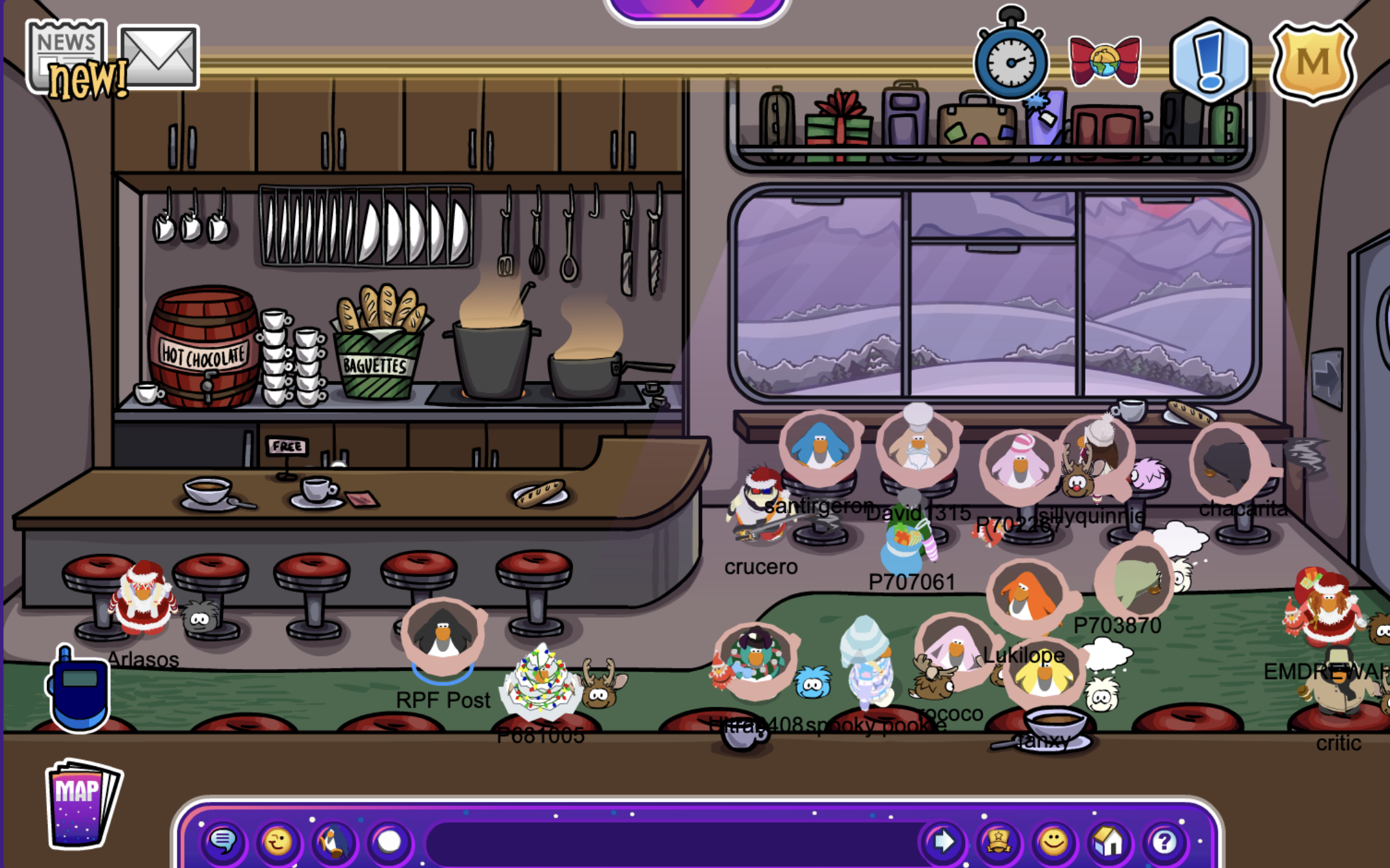Open the smiley face buddy list

[x=1053, y=842]
